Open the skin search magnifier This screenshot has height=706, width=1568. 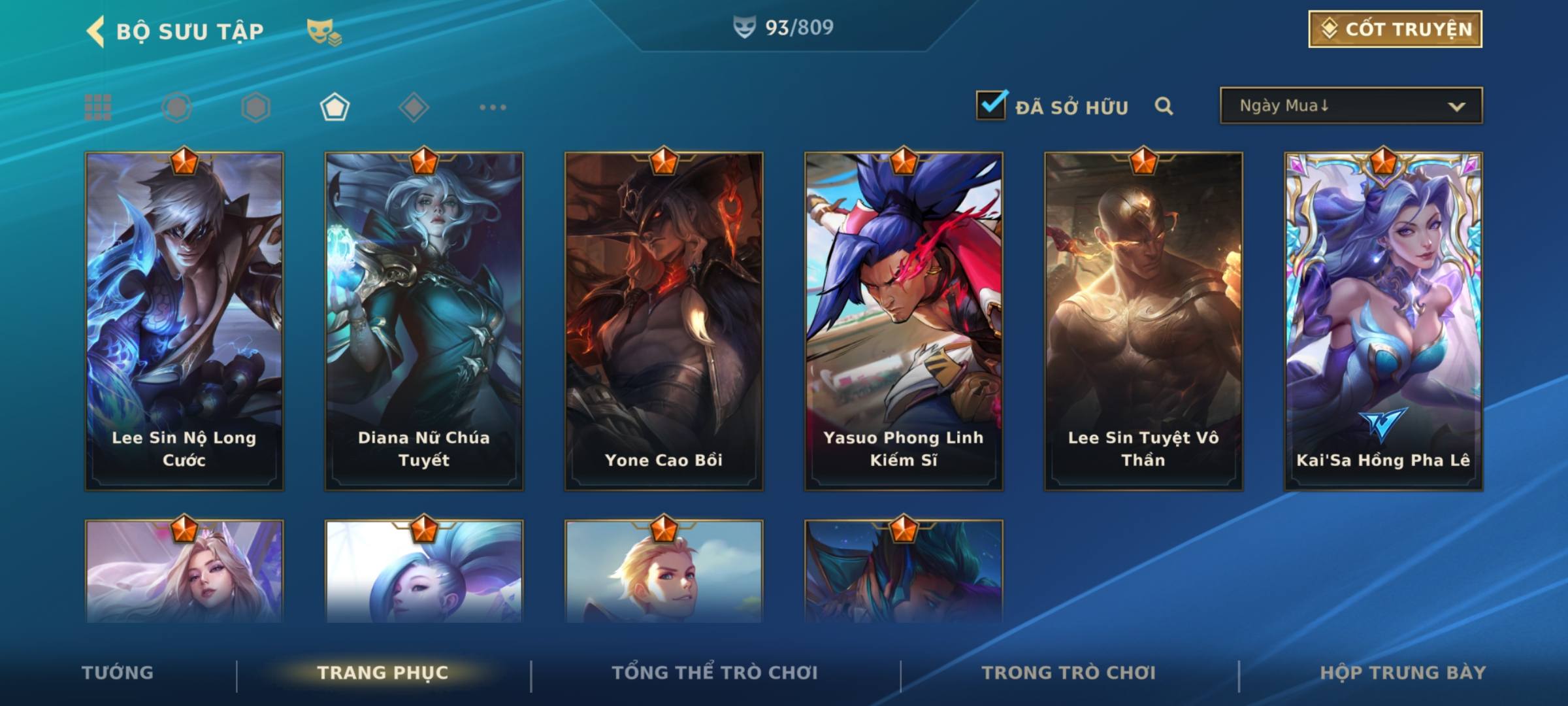coord(1164,106)
